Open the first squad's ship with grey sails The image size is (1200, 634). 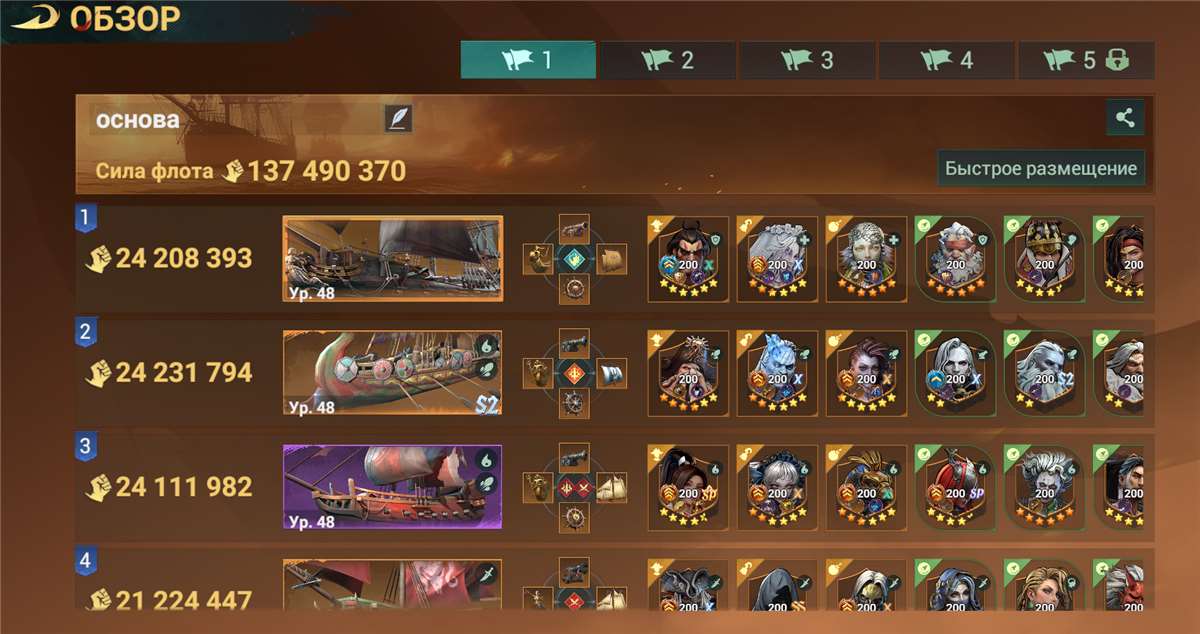click(x=392, y=259)
